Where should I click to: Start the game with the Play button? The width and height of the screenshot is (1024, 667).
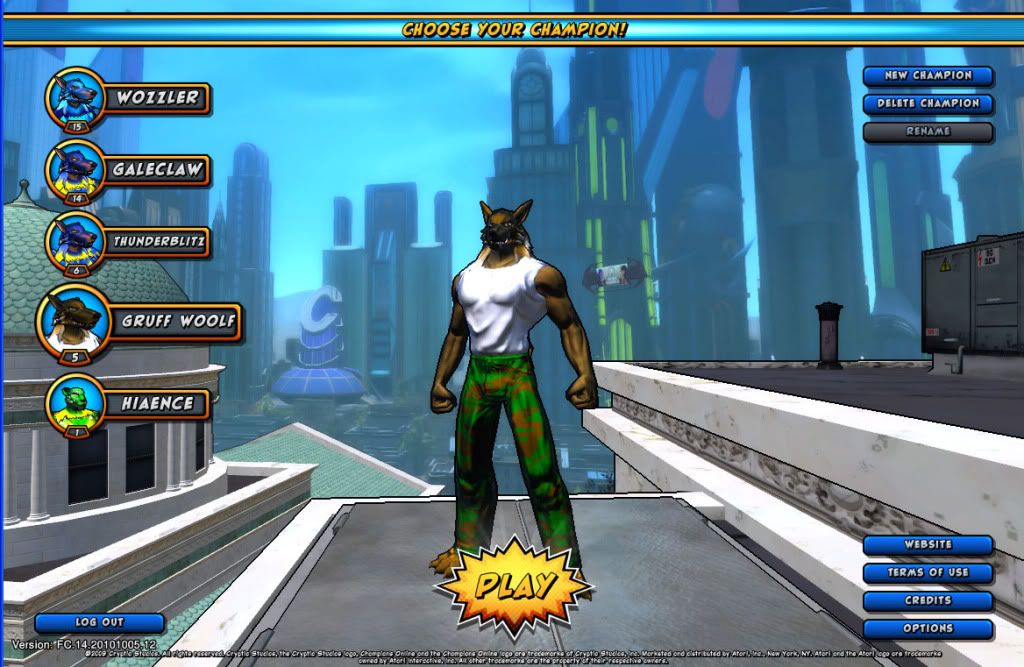click(514, 585)
